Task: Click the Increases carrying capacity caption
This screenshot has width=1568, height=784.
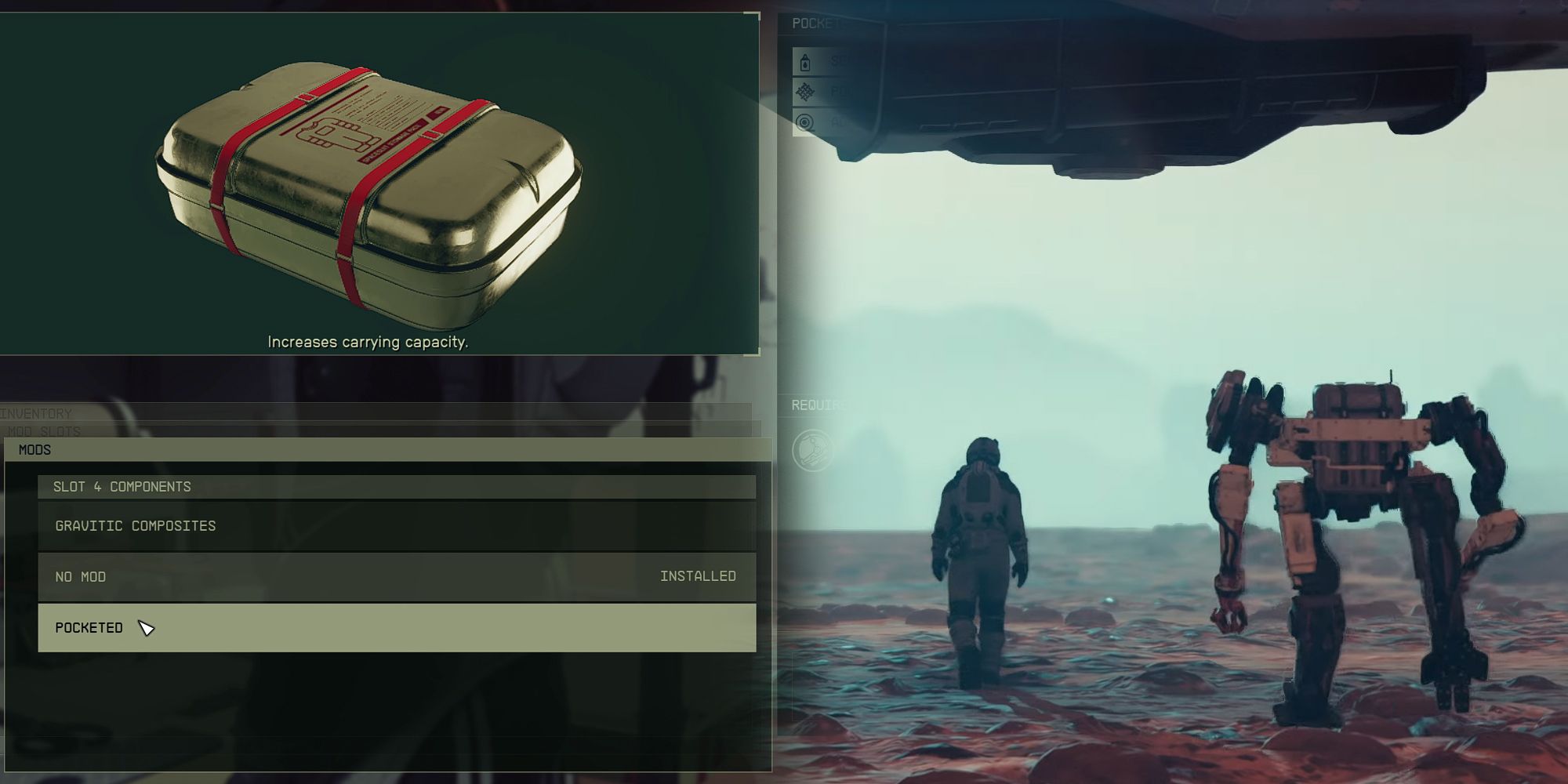Action: (367, 343)
